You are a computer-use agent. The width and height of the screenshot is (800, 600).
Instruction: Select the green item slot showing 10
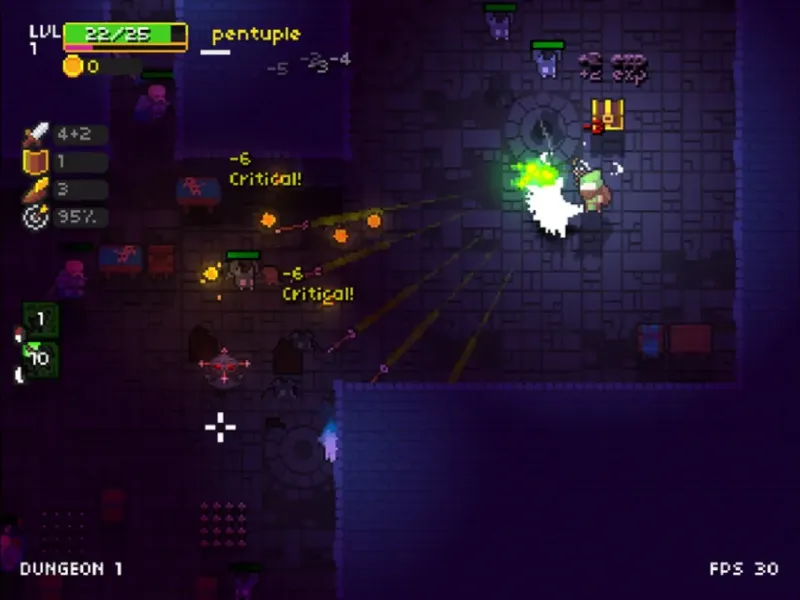pyautogui.click(x=41, y=359)
